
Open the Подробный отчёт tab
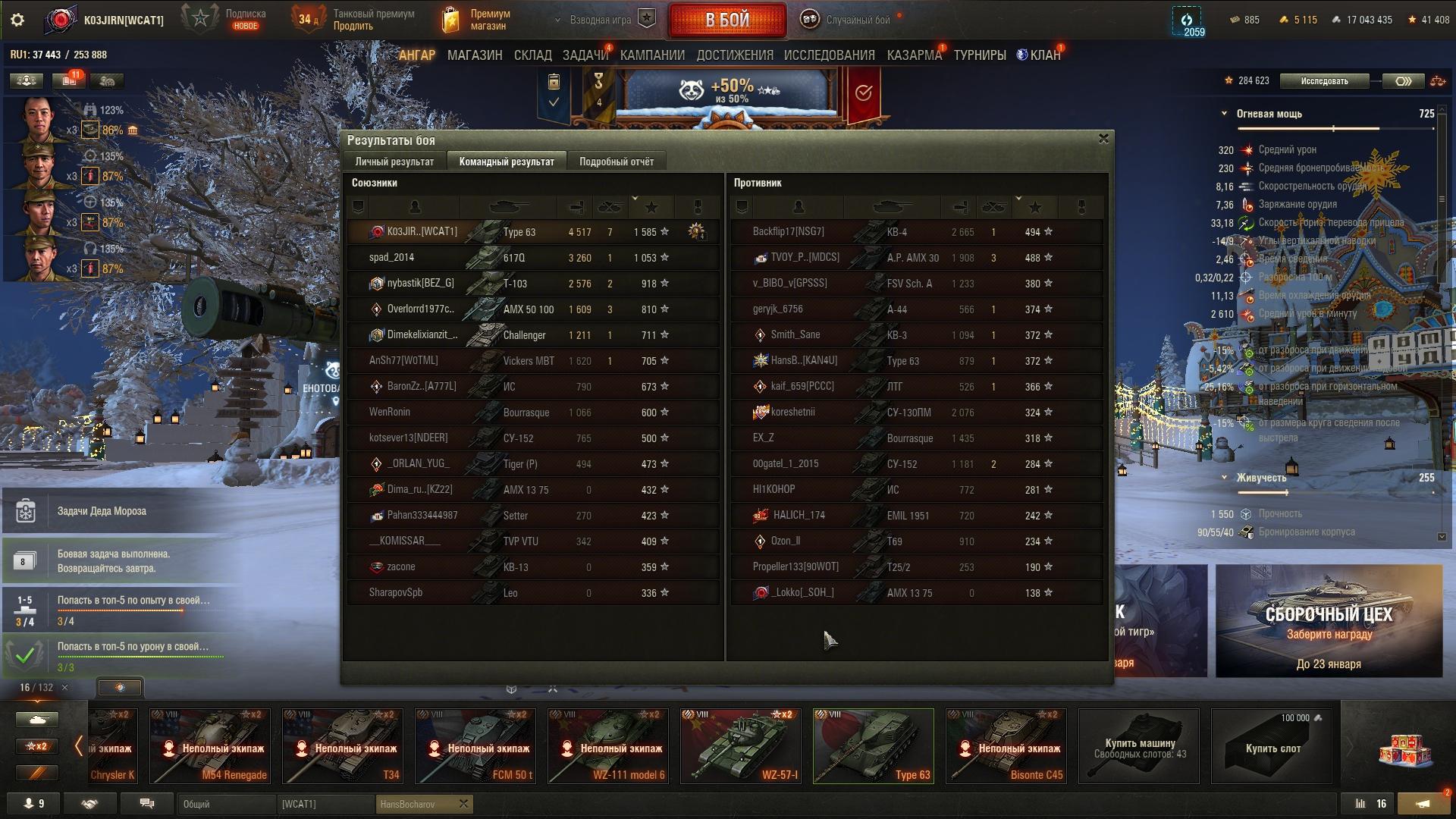tap(616, 162)
